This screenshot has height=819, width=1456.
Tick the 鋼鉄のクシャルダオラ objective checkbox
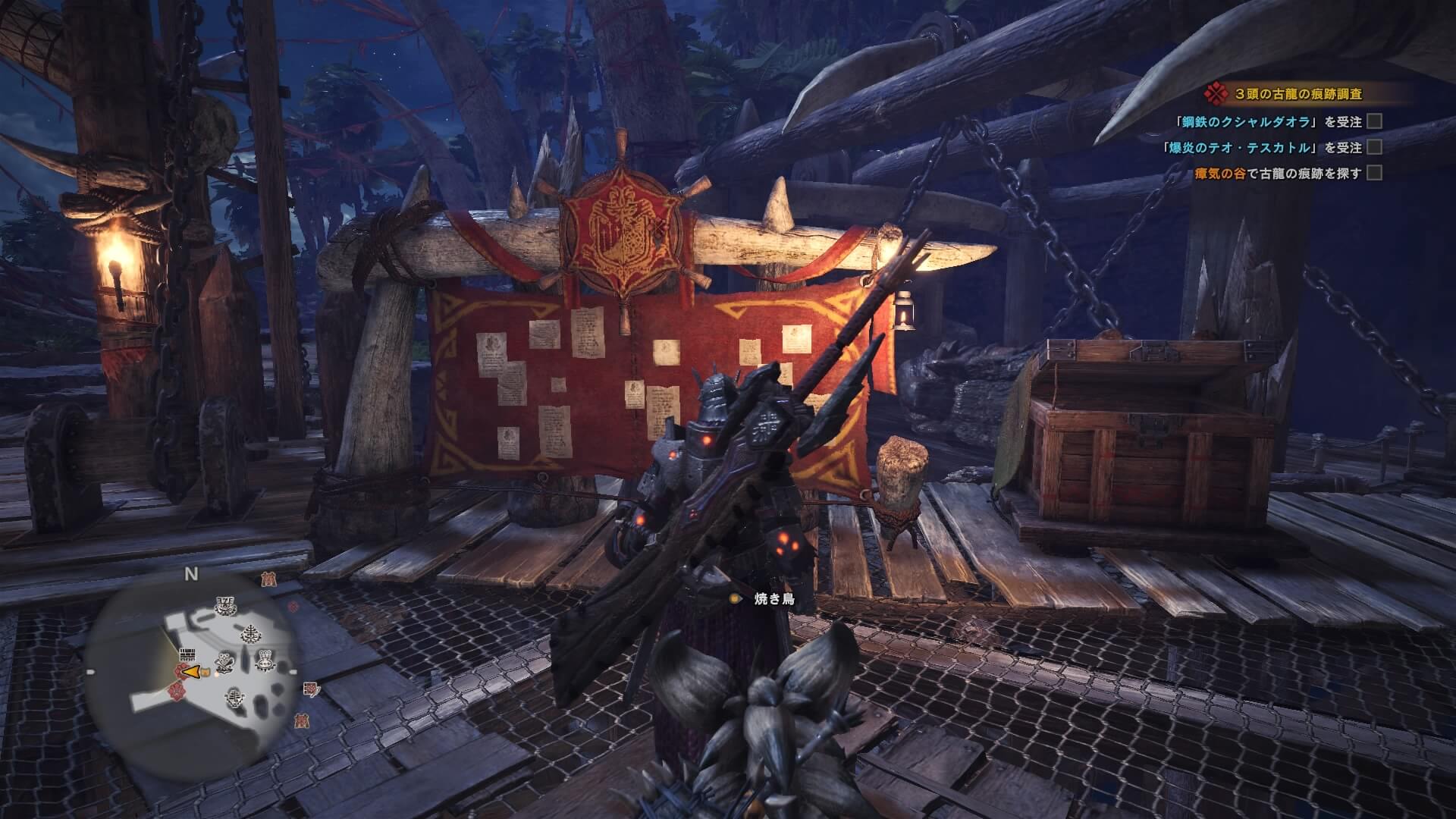(1373, 121)
